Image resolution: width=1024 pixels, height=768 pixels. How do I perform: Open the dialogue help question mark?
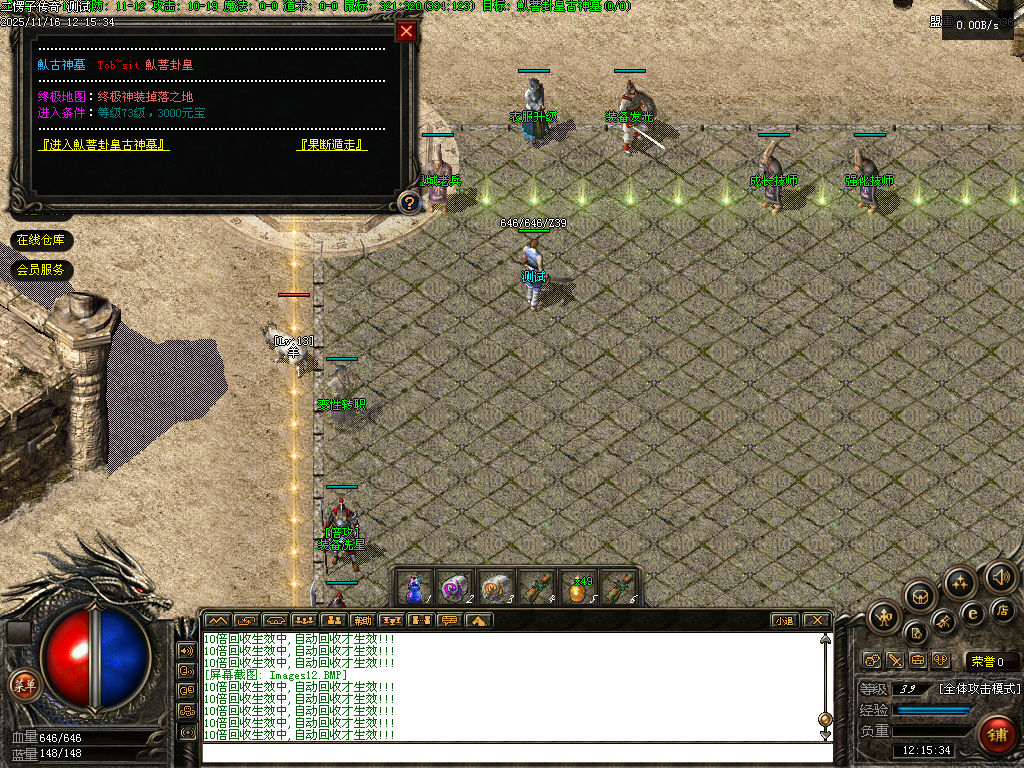pos(408,202)
